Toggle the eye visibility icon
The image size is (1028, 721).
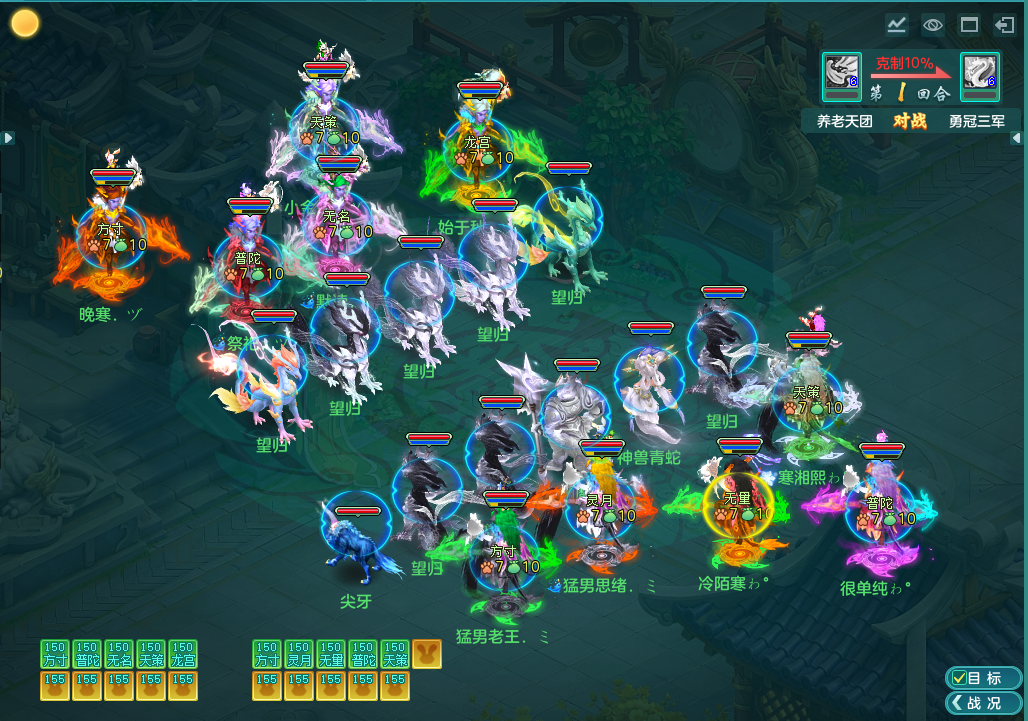tap(932, 25)
